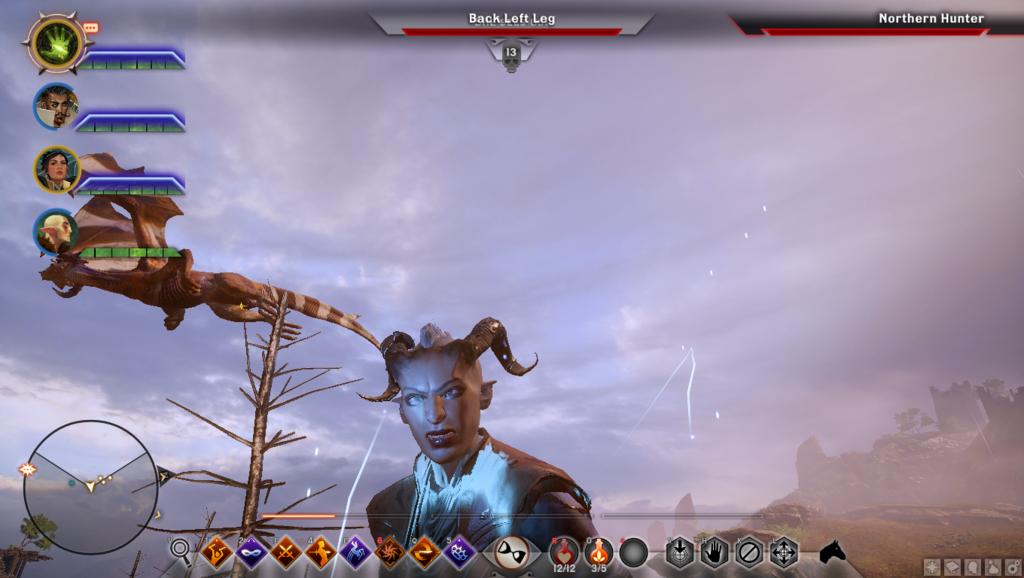Viewport: 1024px width, 578px height.
Task: Select Cassandra's party portrait
Action: pyautogui.click(x=55, y=169)
